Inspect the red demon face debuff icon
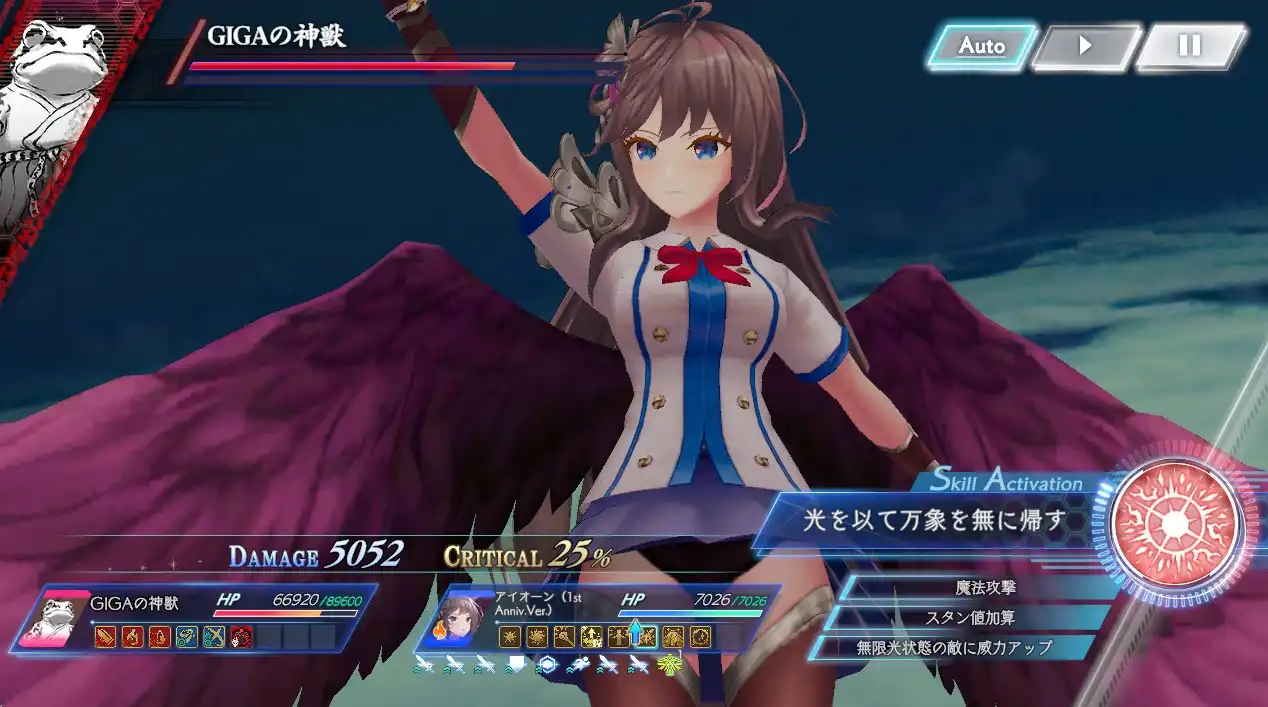 [240, 636]
